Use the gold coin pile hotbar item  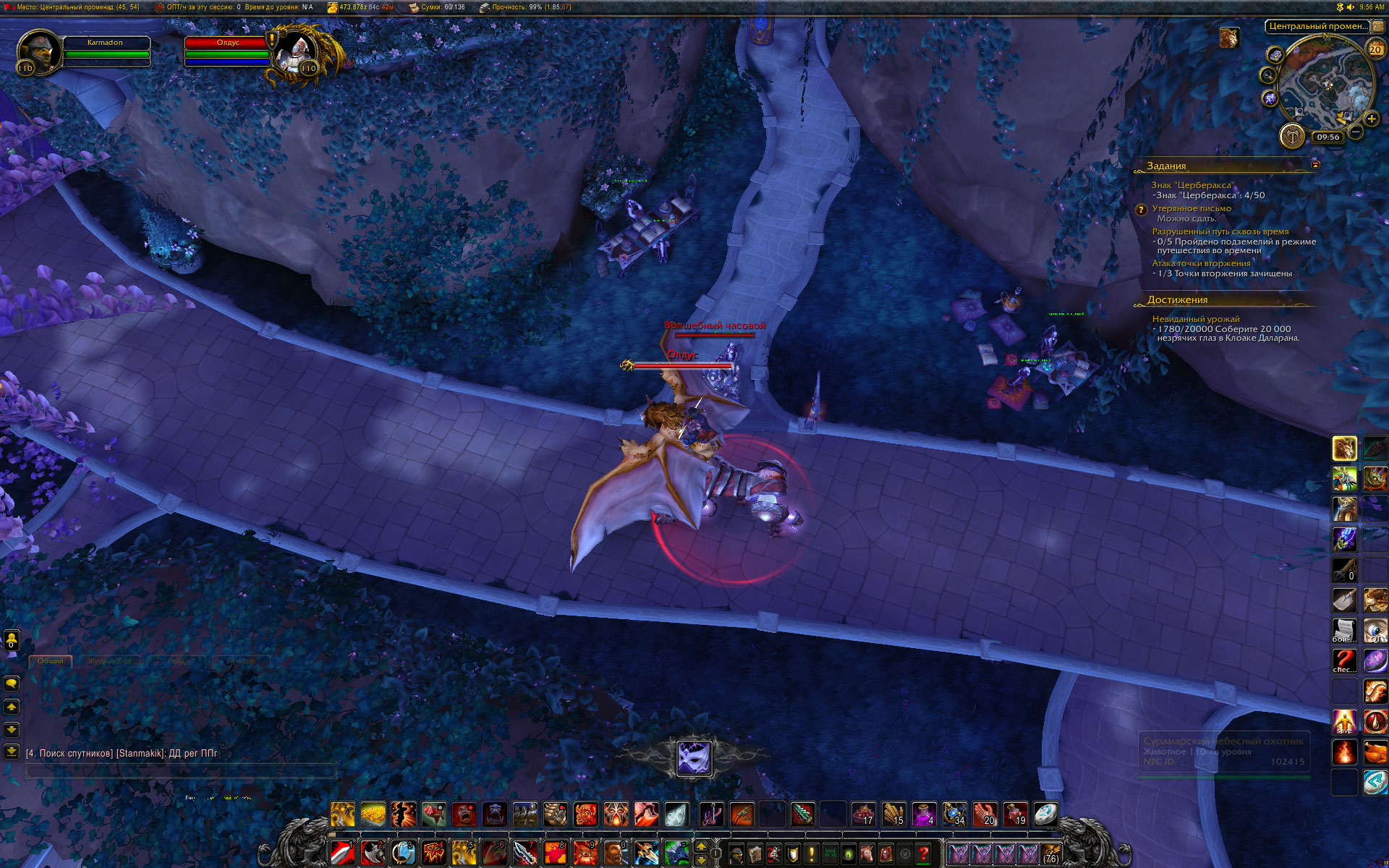tap(373, 814)
